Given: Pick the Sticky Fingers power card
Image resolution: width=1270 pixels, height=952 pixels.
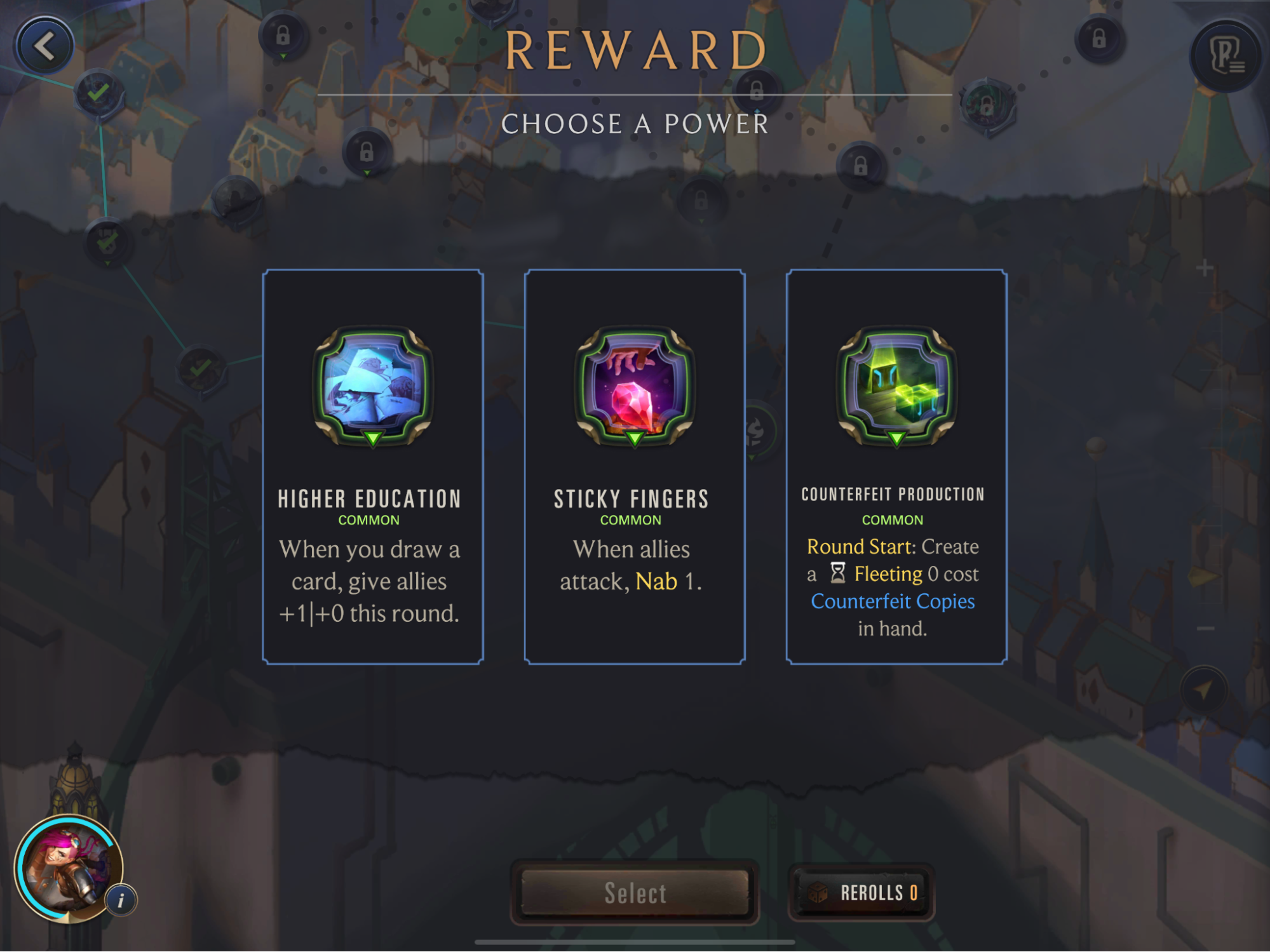Looking at the screenshot, I should (634, 467).
